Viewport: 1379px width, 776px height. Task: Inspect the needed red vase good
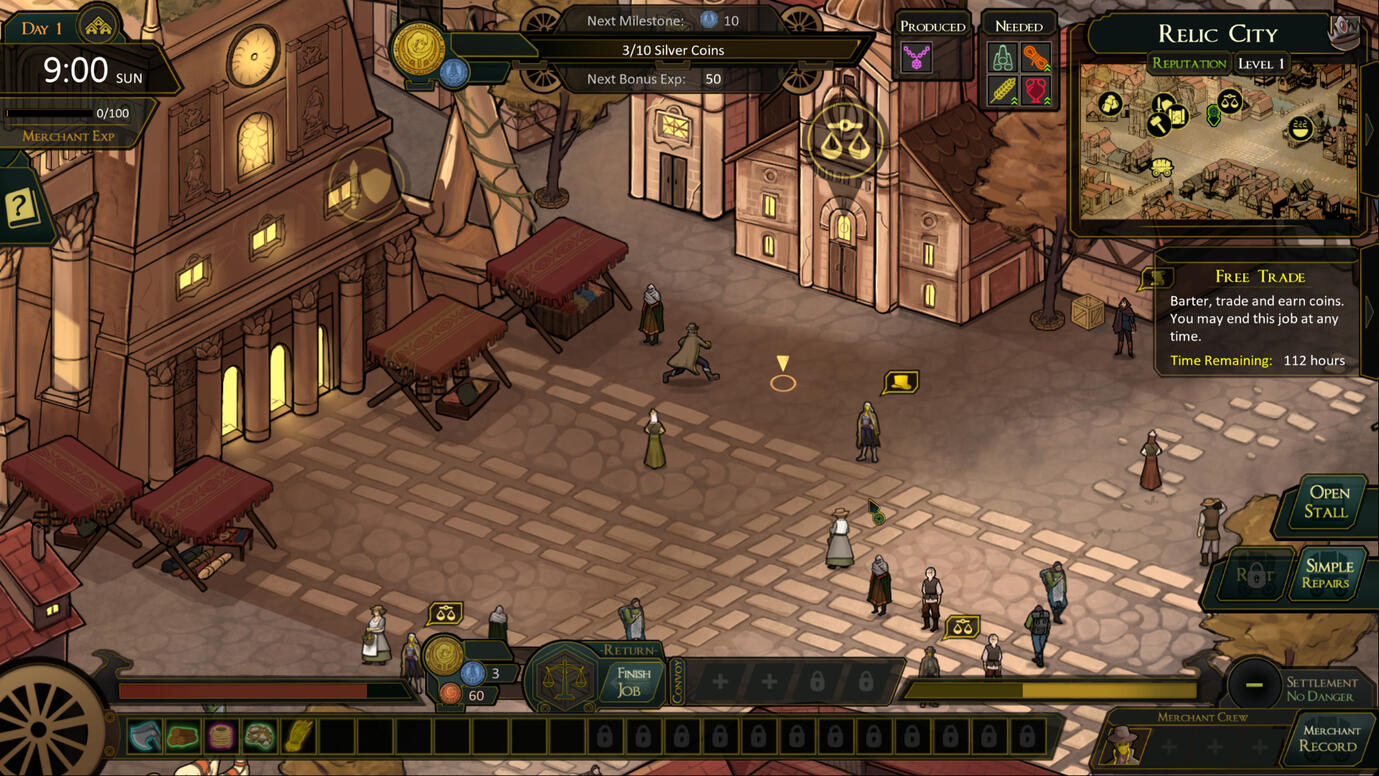click(1036, 92)
